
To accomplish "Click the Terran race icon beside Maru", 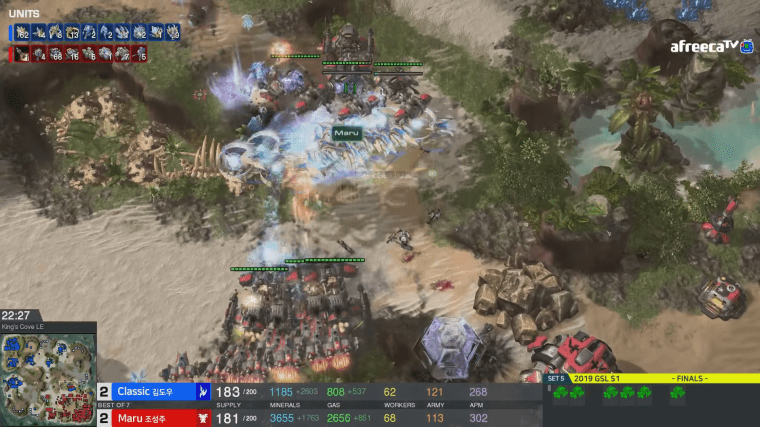I will 203,417.
